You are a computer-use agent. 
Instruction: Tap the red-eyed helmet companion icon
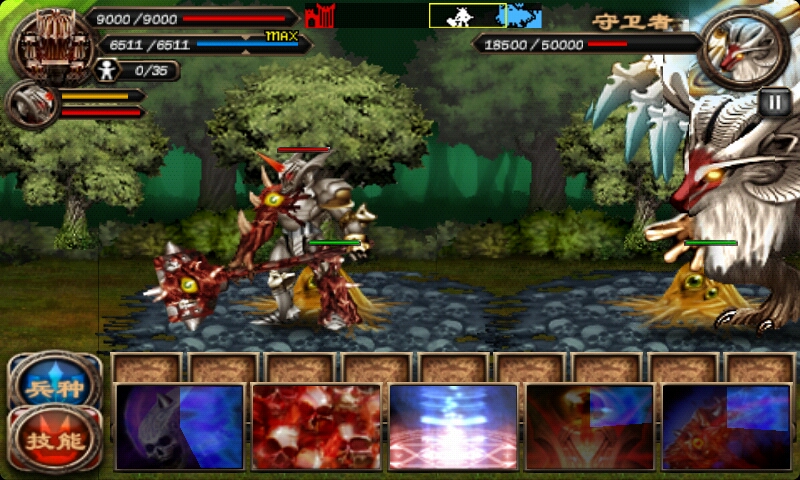[x=31, y=104]
